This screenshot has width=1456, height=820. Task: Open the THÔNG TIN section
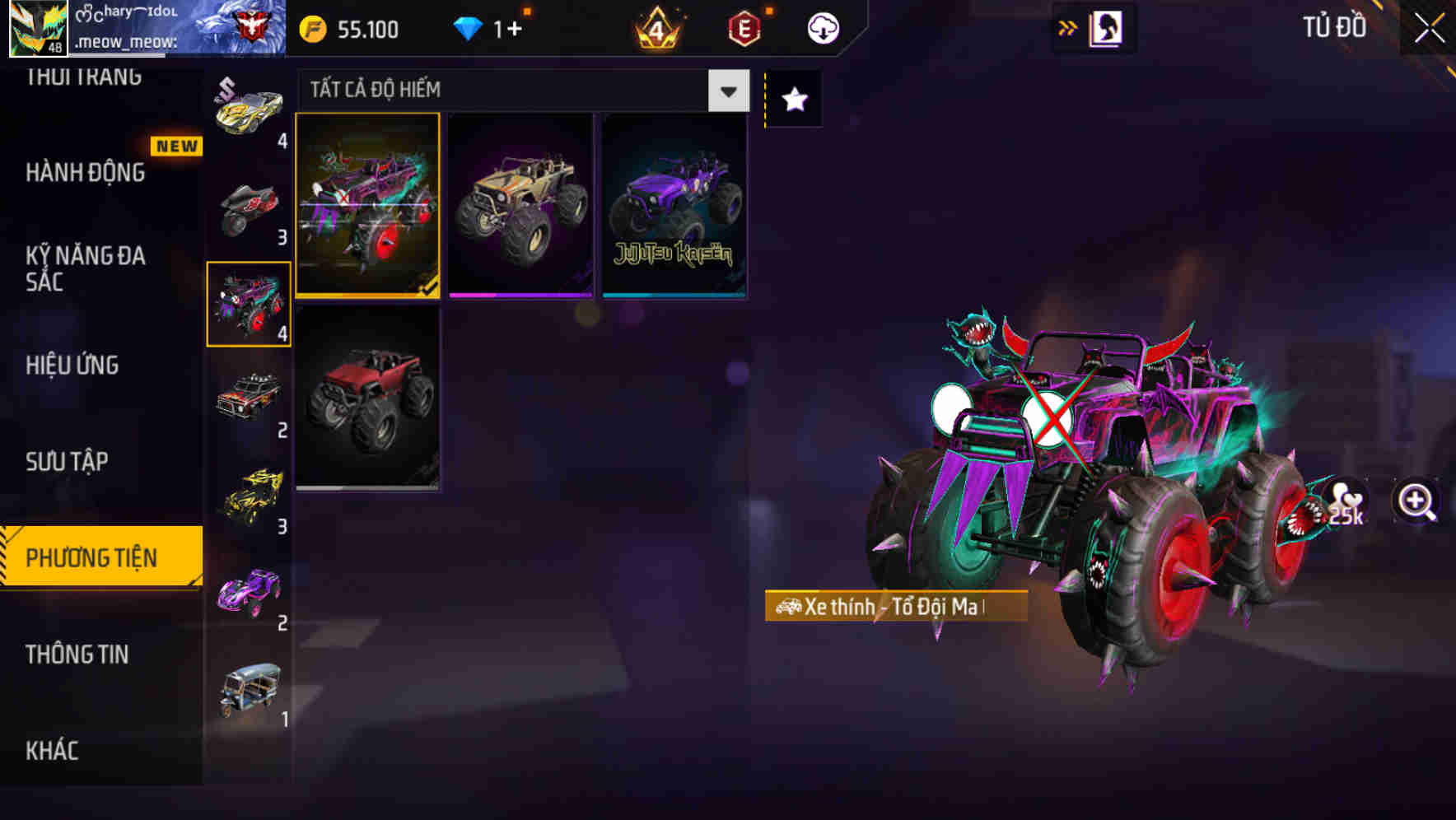pos(78,655)
